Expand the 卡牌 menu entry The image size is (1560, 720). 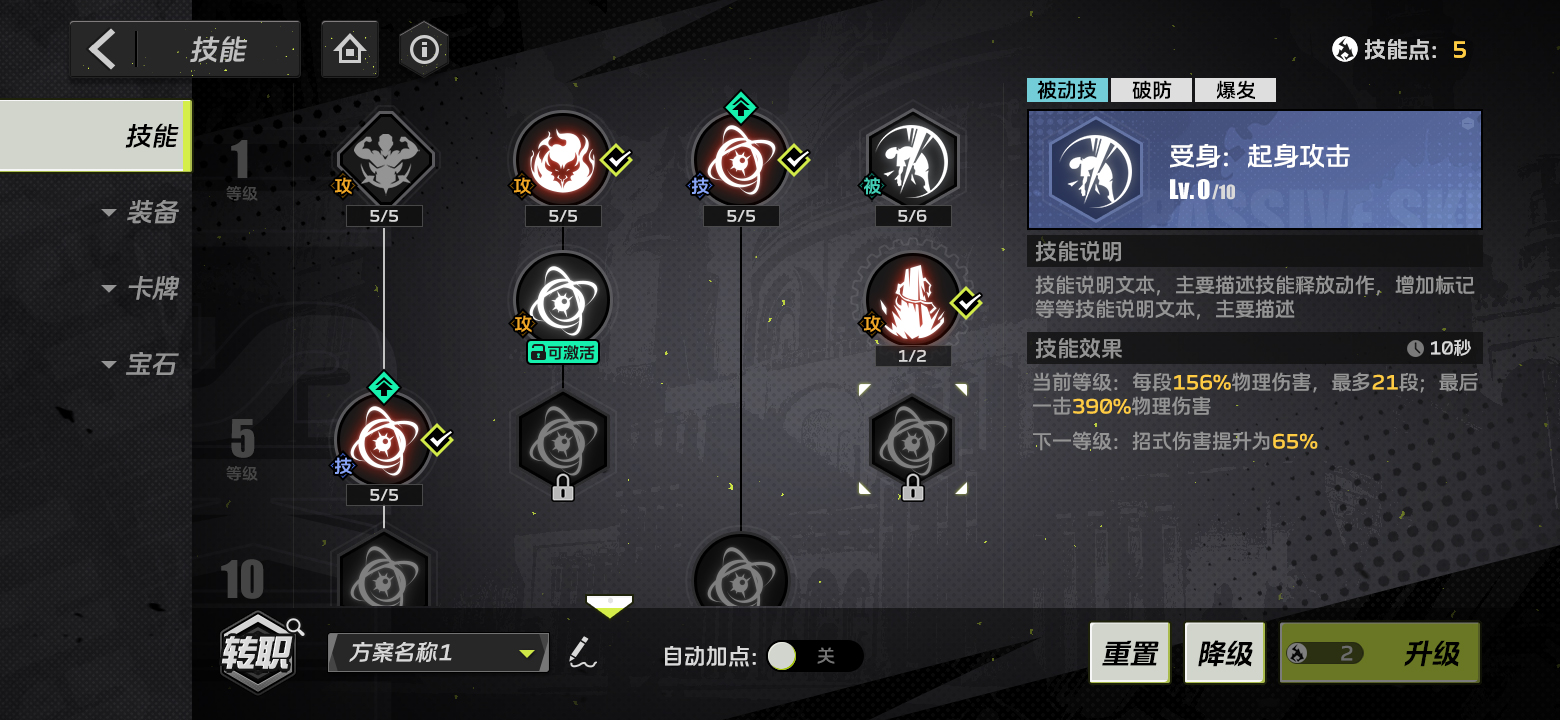coord(140,289)
